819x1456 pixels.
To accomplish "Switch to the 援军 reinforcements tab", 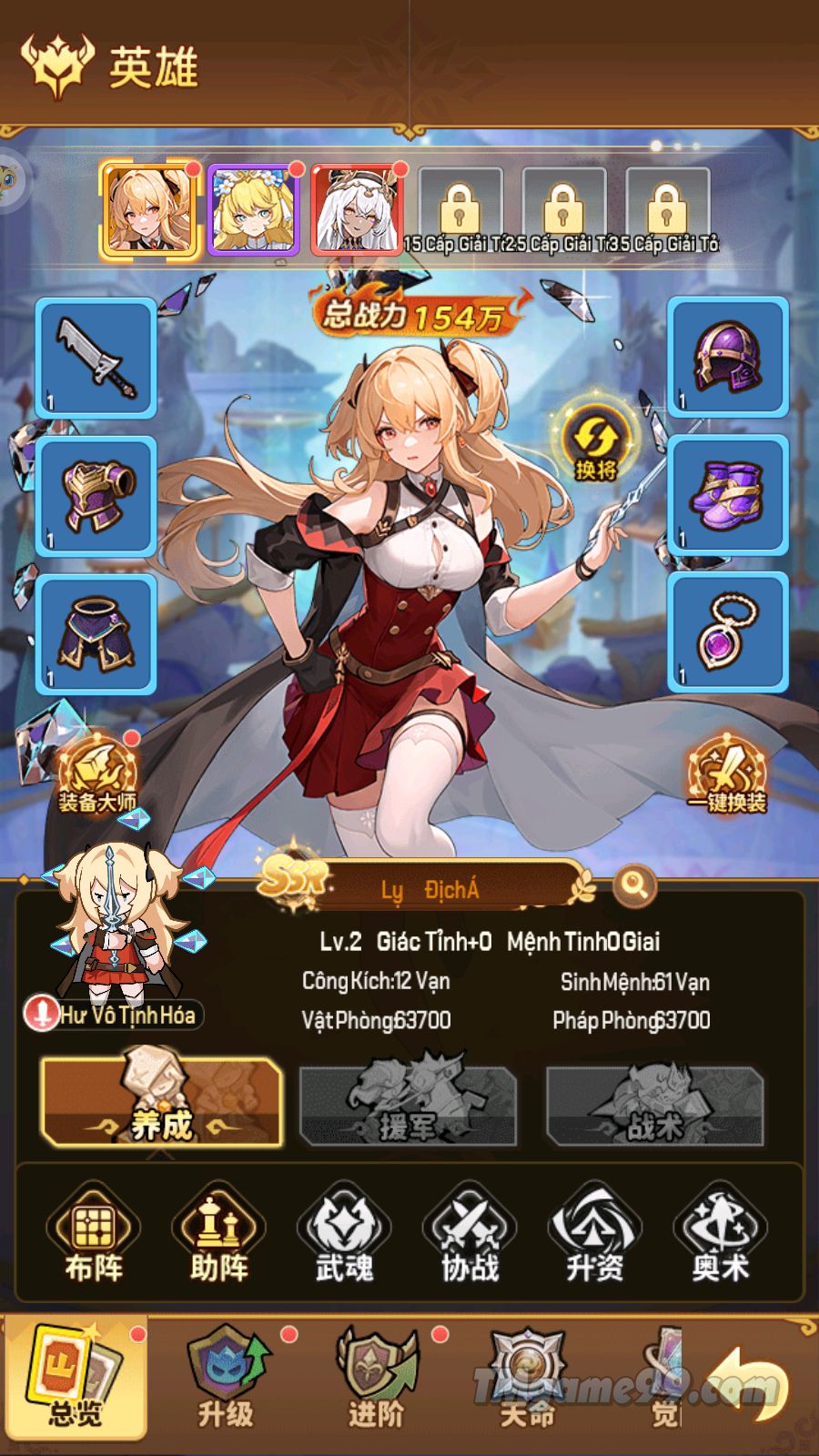I will (x=408, y=1105).
